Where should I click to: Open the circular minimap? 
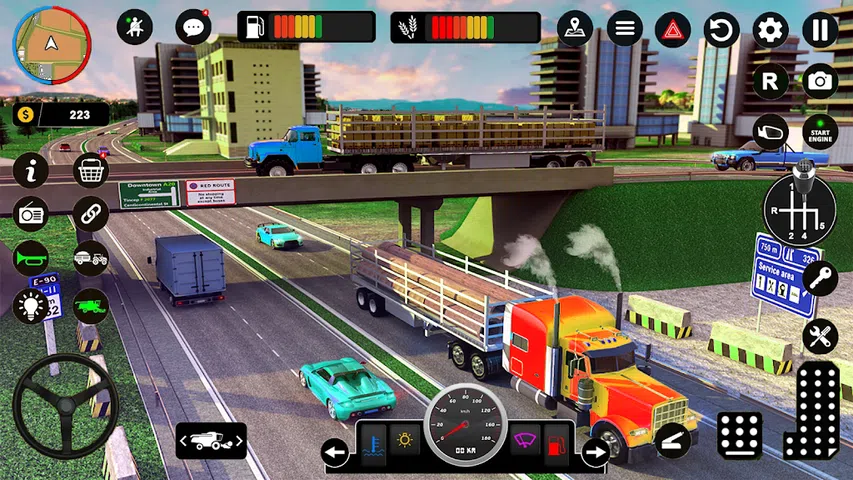tap(51, 45)
